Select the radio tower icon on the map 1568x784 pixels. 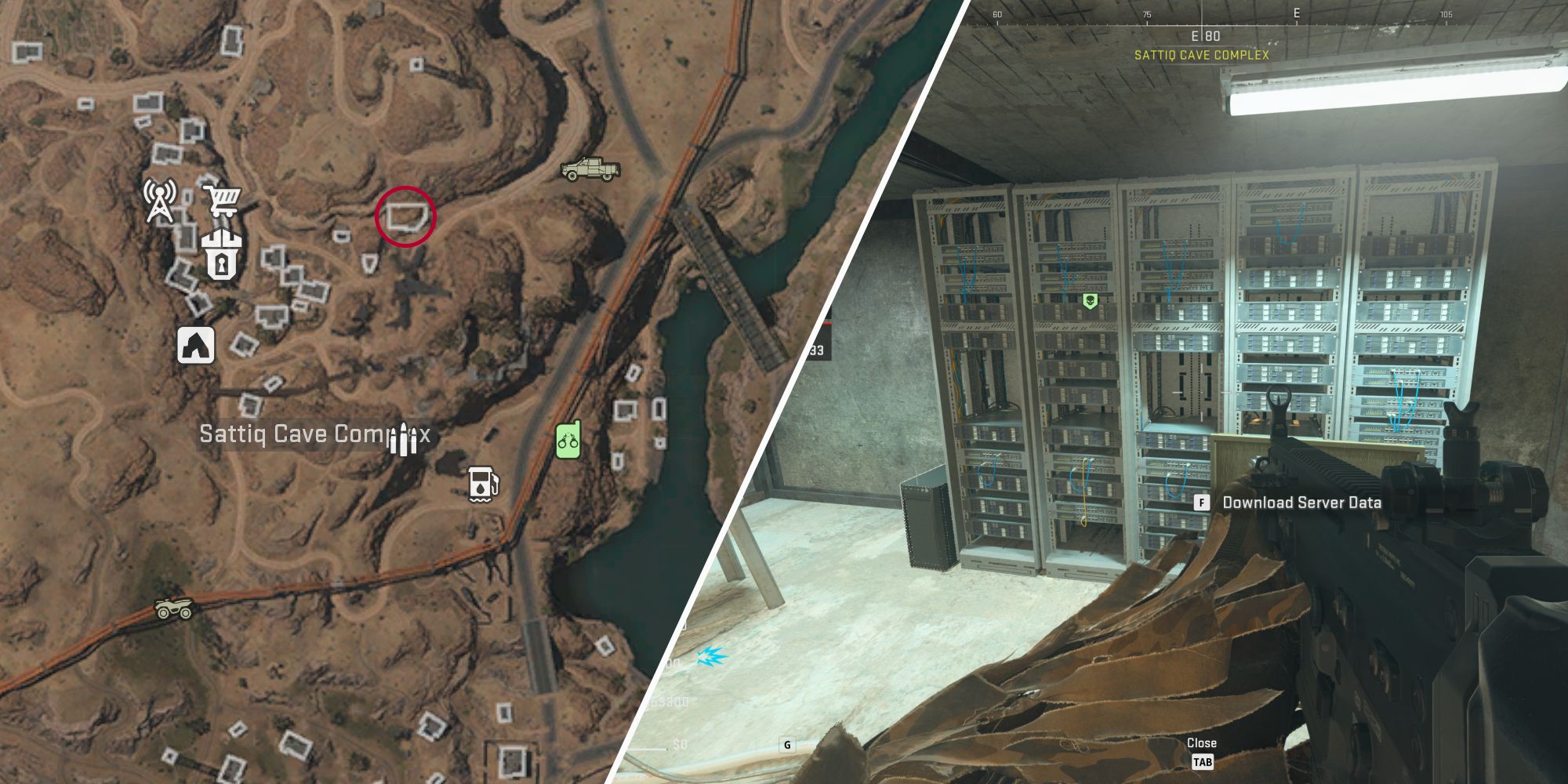pos(159,202)
